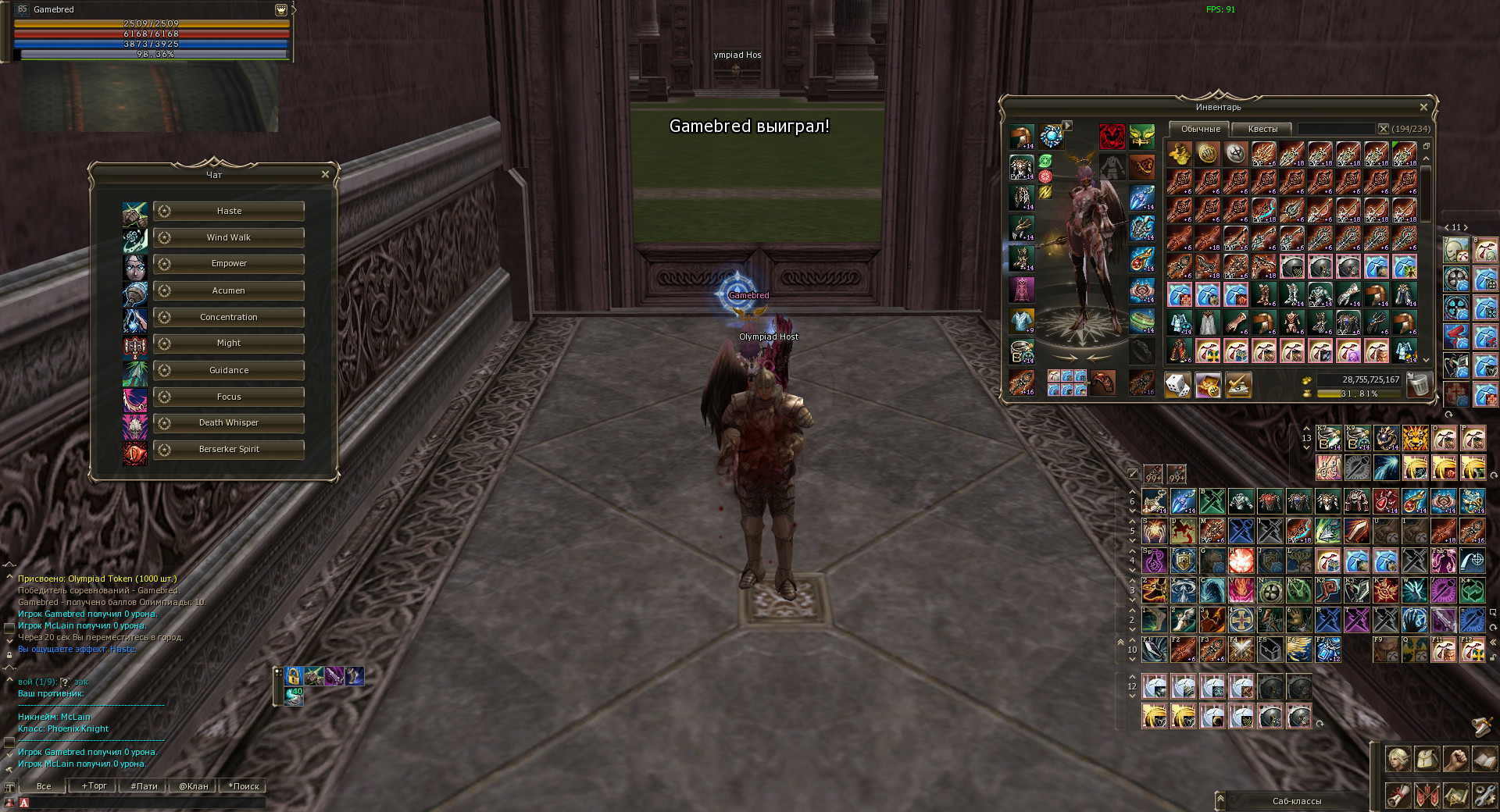The height and width of the screenshot is (812, 1500).
Task: Select the Focus buff button
Action: coord(228,397)
